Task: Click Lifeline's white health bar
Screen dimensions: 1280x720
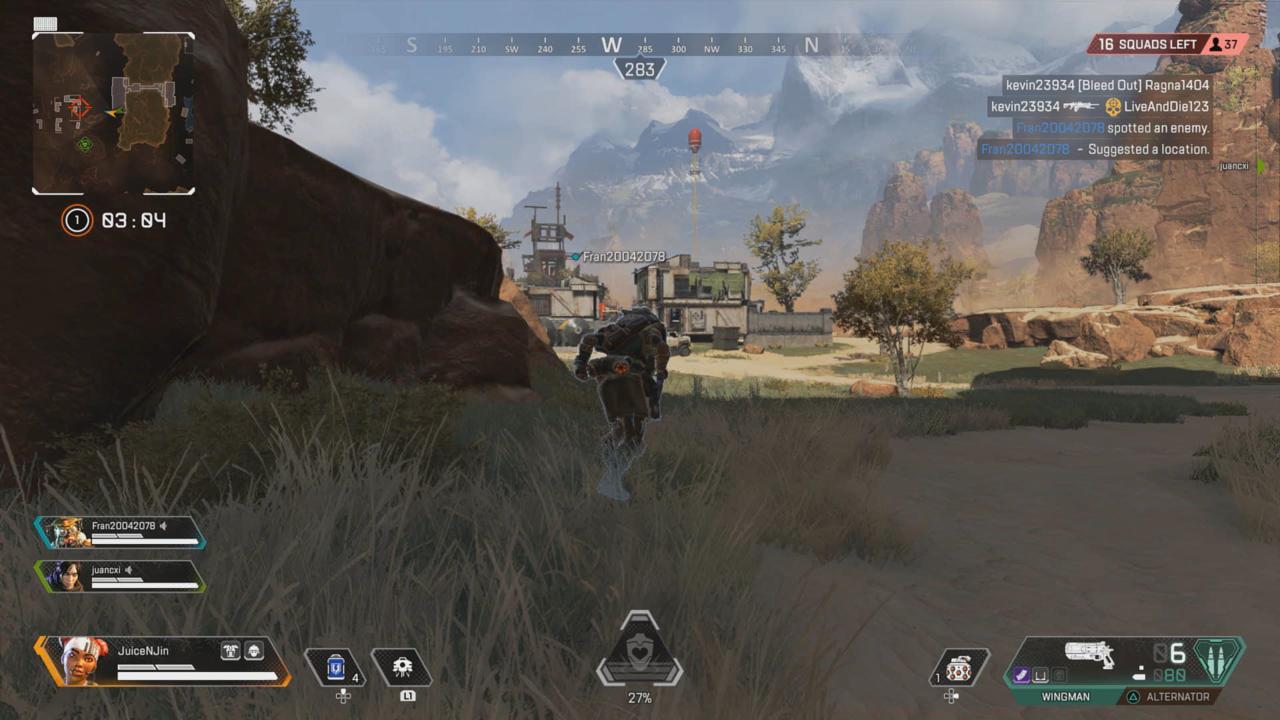Action: tap(197, 675)
